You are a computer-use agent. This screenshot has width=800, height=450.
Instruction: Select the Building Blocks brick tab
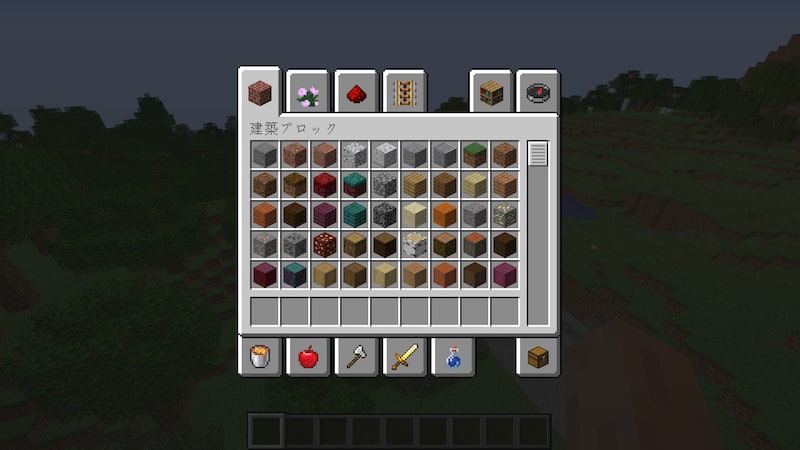pos(259,94)
